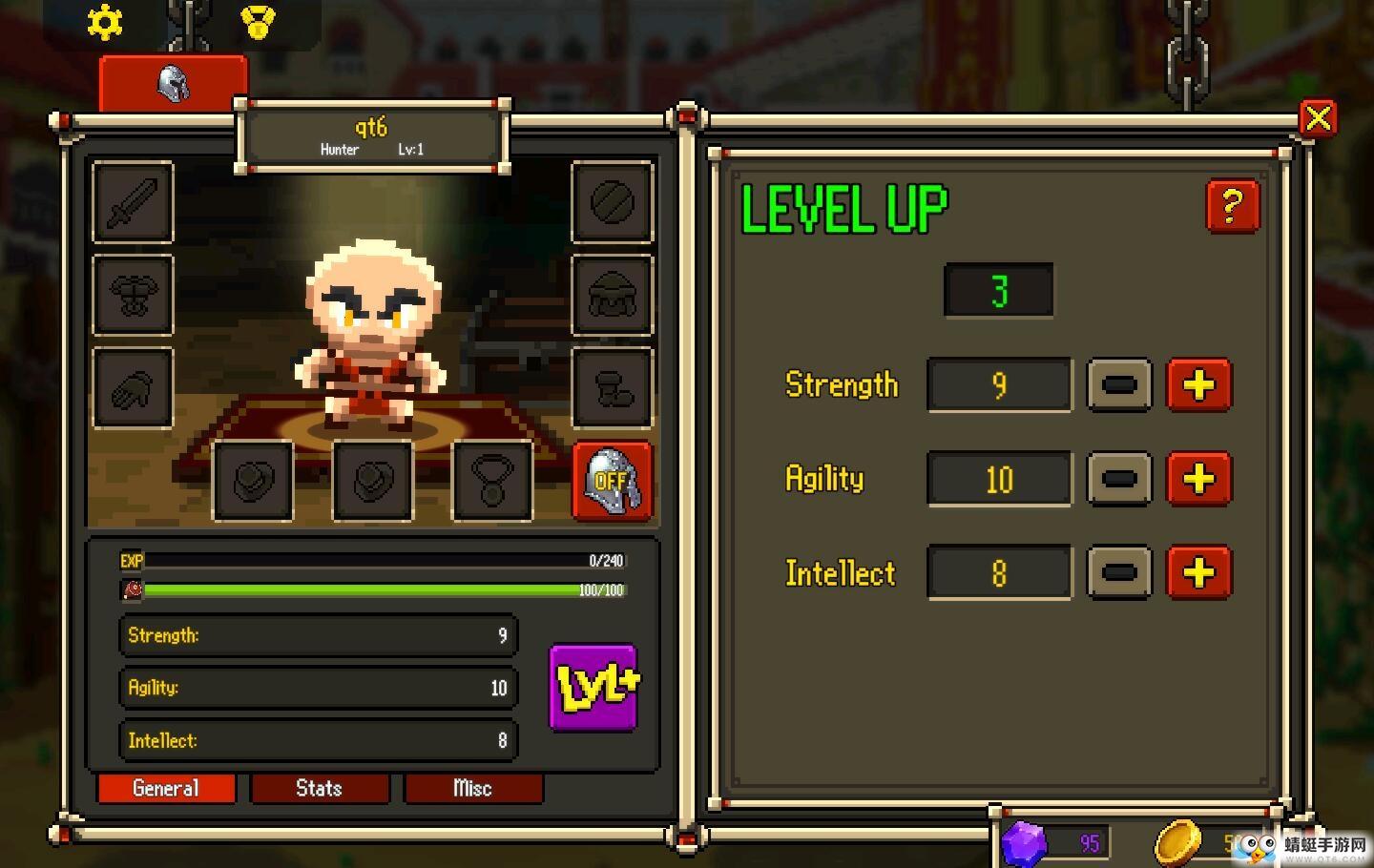Image resolution: width=1374 pixels, height=868 pixels.
Task: Increase Strength with the plus button
Action: 1199,385
